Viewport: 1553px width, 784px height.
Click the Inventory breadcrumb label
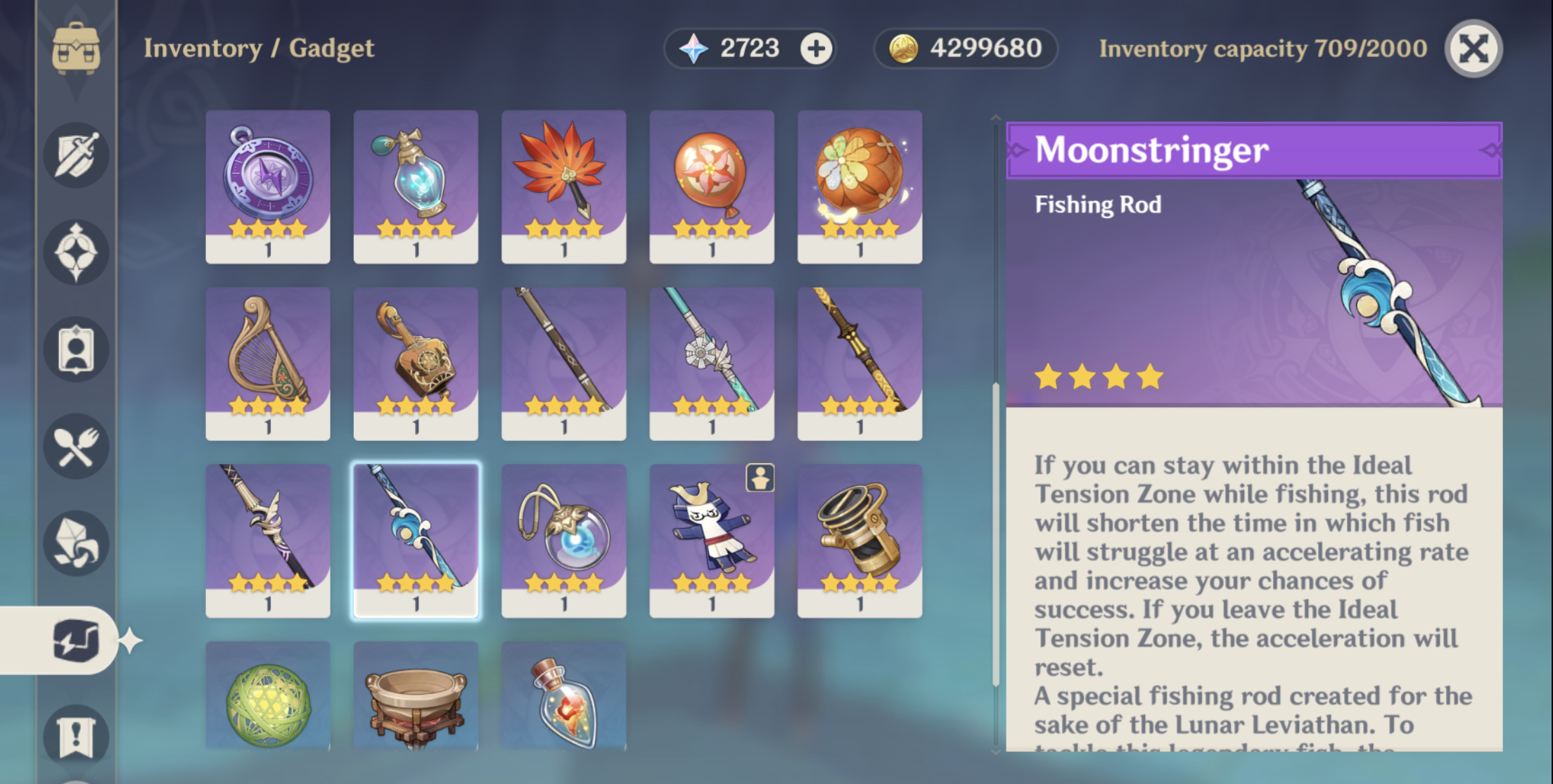click(203, 48)
